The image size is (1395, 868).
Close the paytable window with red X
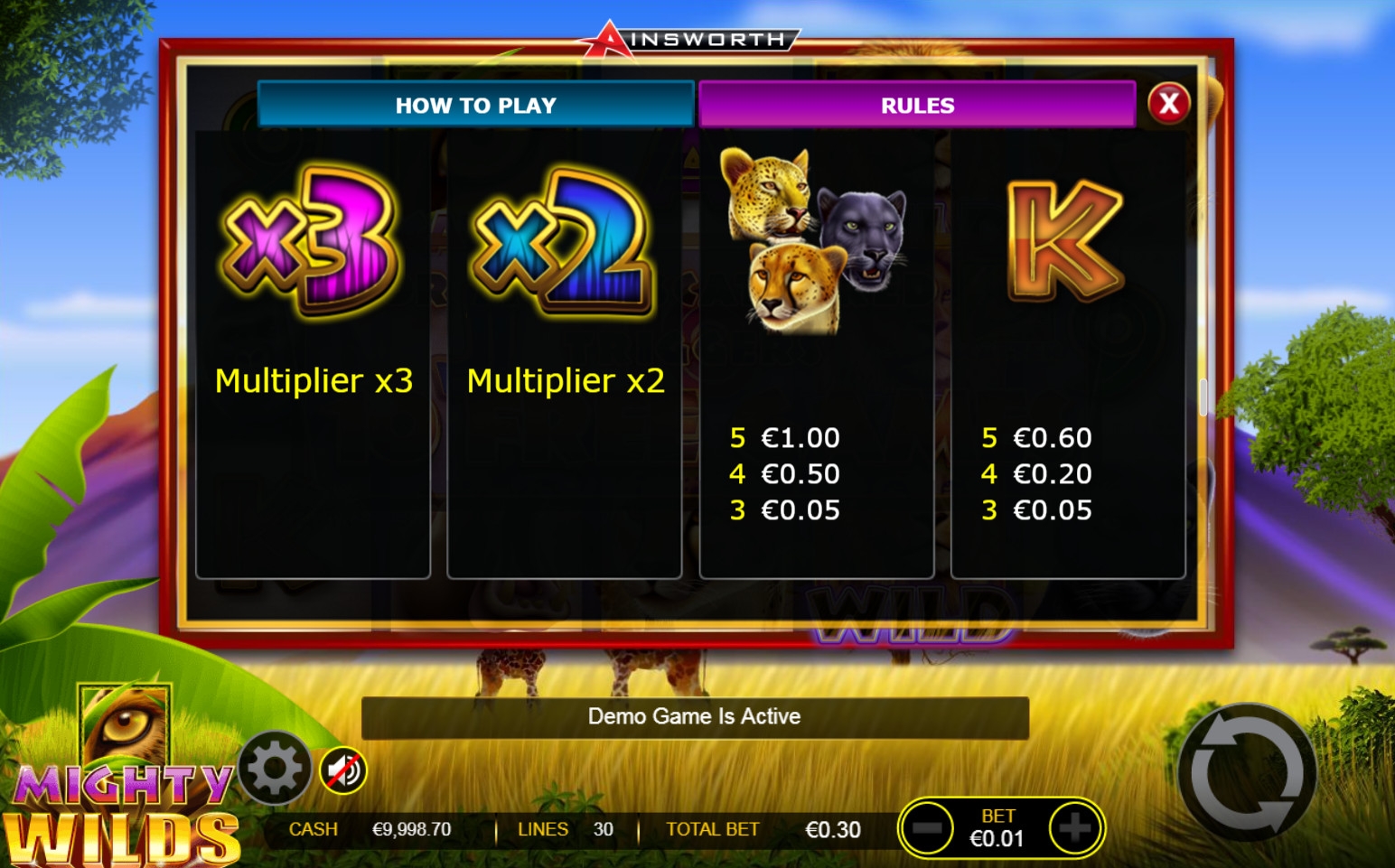[1168, 103]
